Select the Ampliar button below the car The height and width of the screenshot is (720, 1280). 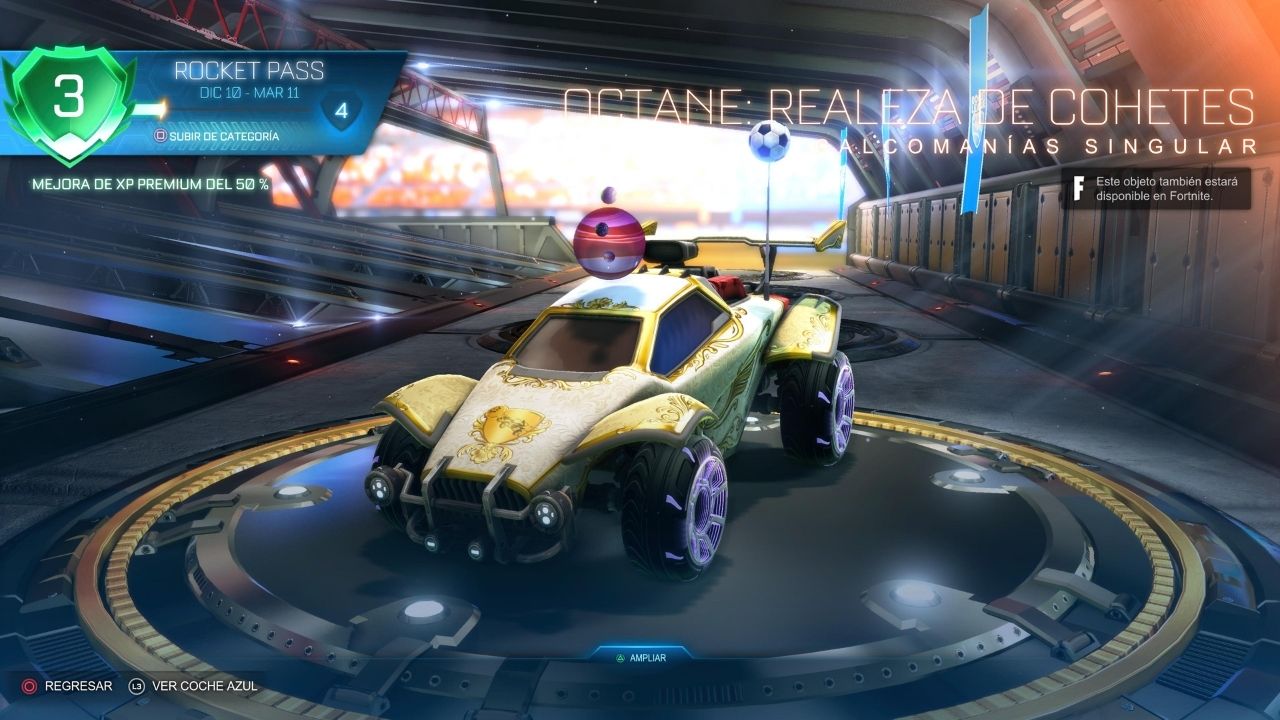pyautogui.click(x=639, y=658)
